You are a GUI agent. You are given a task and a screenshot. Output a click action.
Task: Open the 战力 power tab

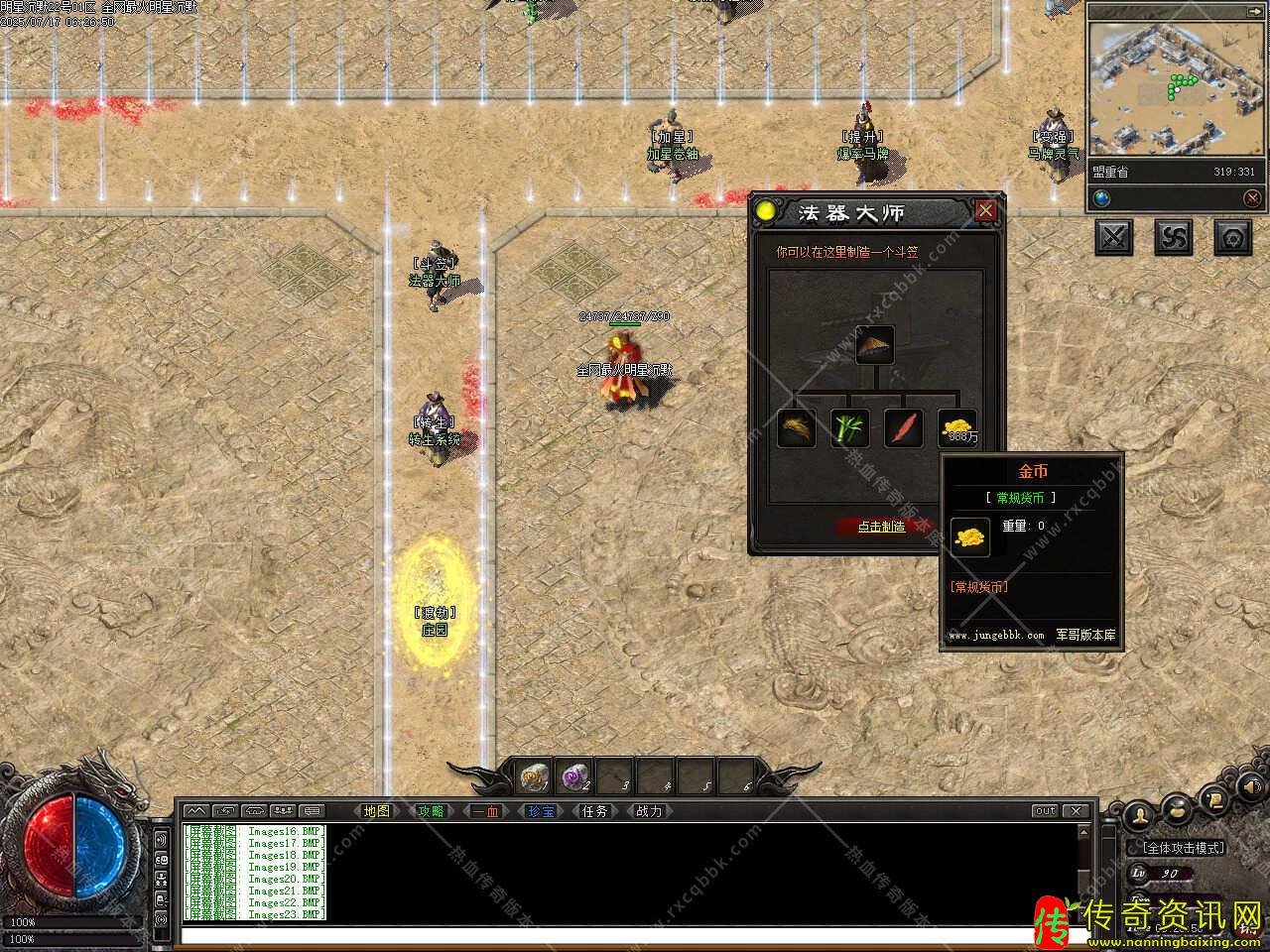648,811
